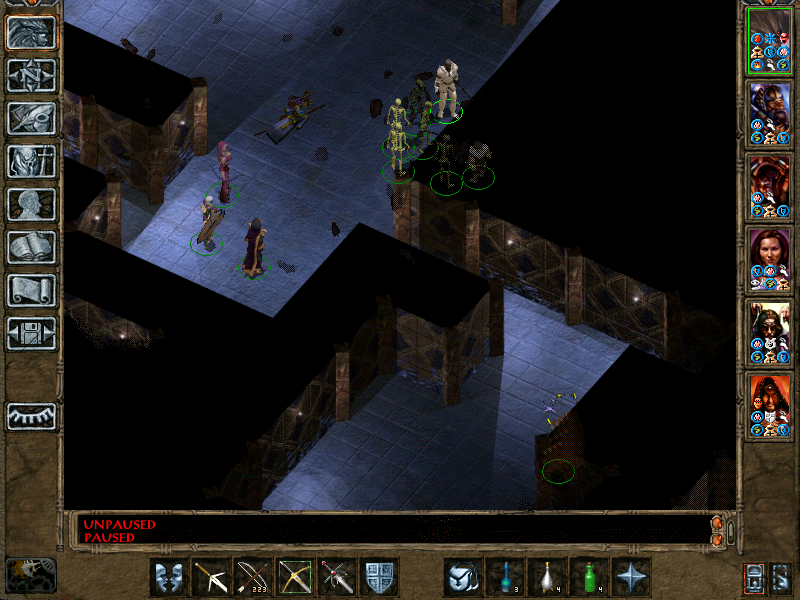This screenshot has width=800, height=600.
Task: Show the character record sheet
Action: pos(31,204)
